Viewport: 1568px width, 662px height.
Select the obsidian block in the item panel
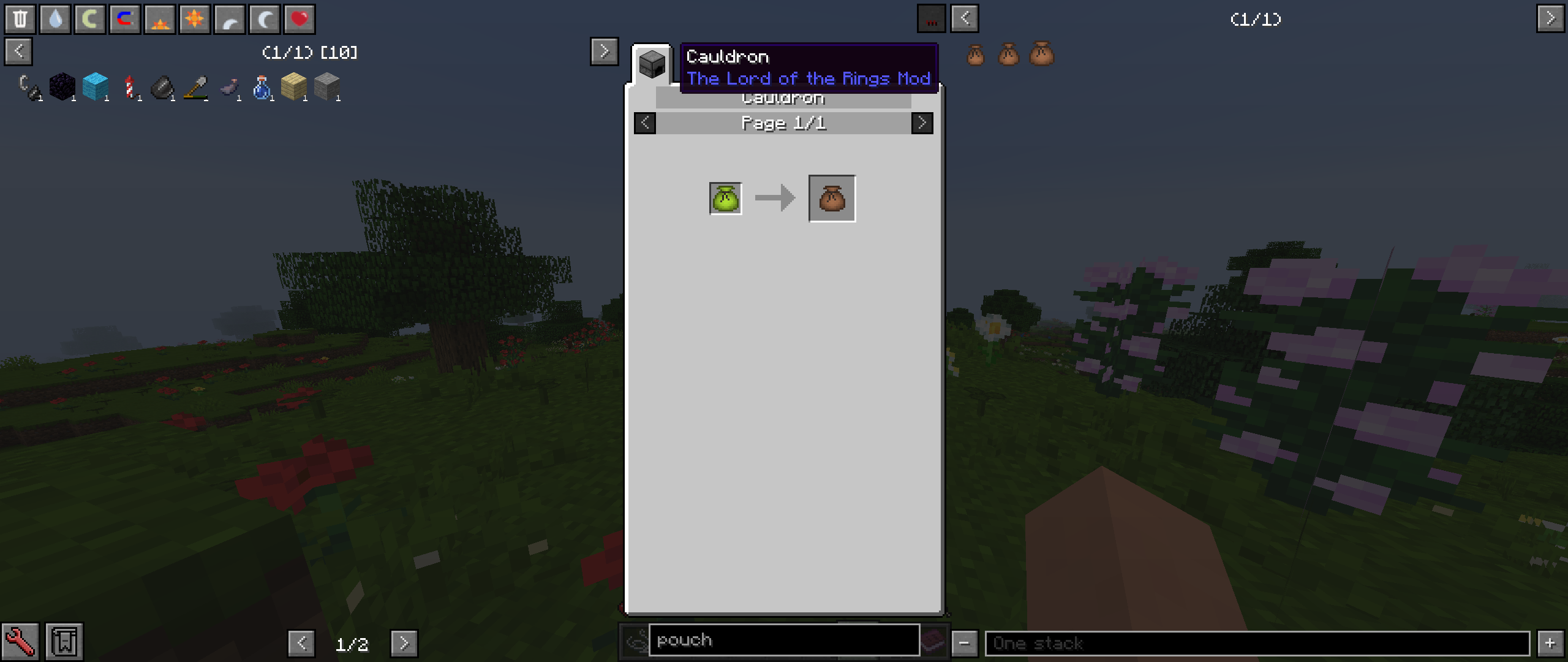(x=63, y=86)
